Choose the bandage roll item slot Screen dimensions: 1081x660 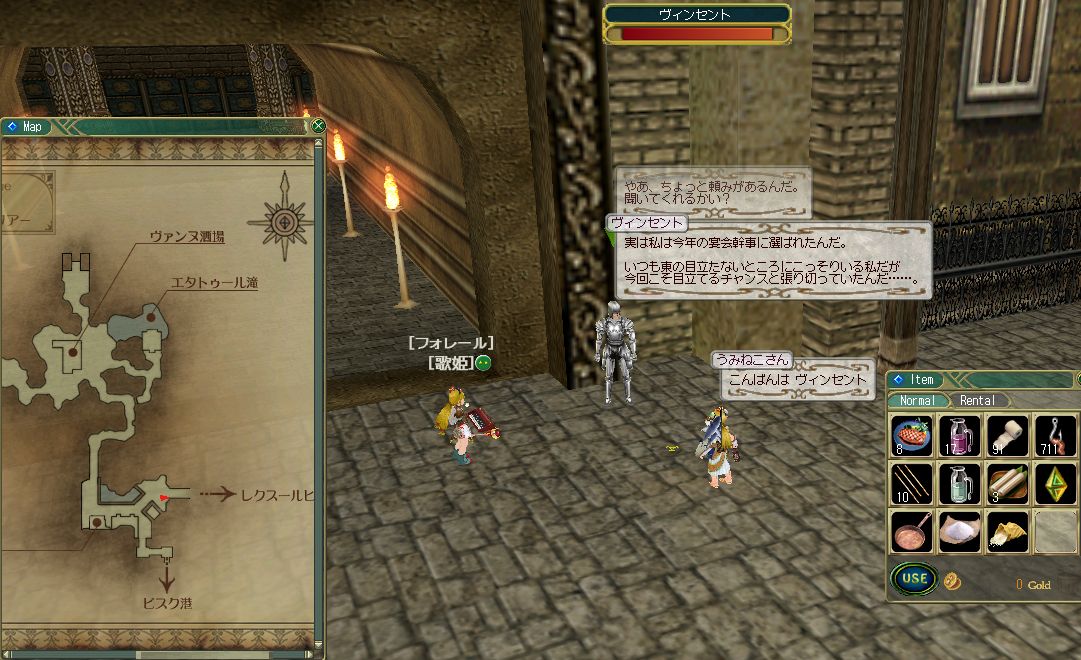1007,436
